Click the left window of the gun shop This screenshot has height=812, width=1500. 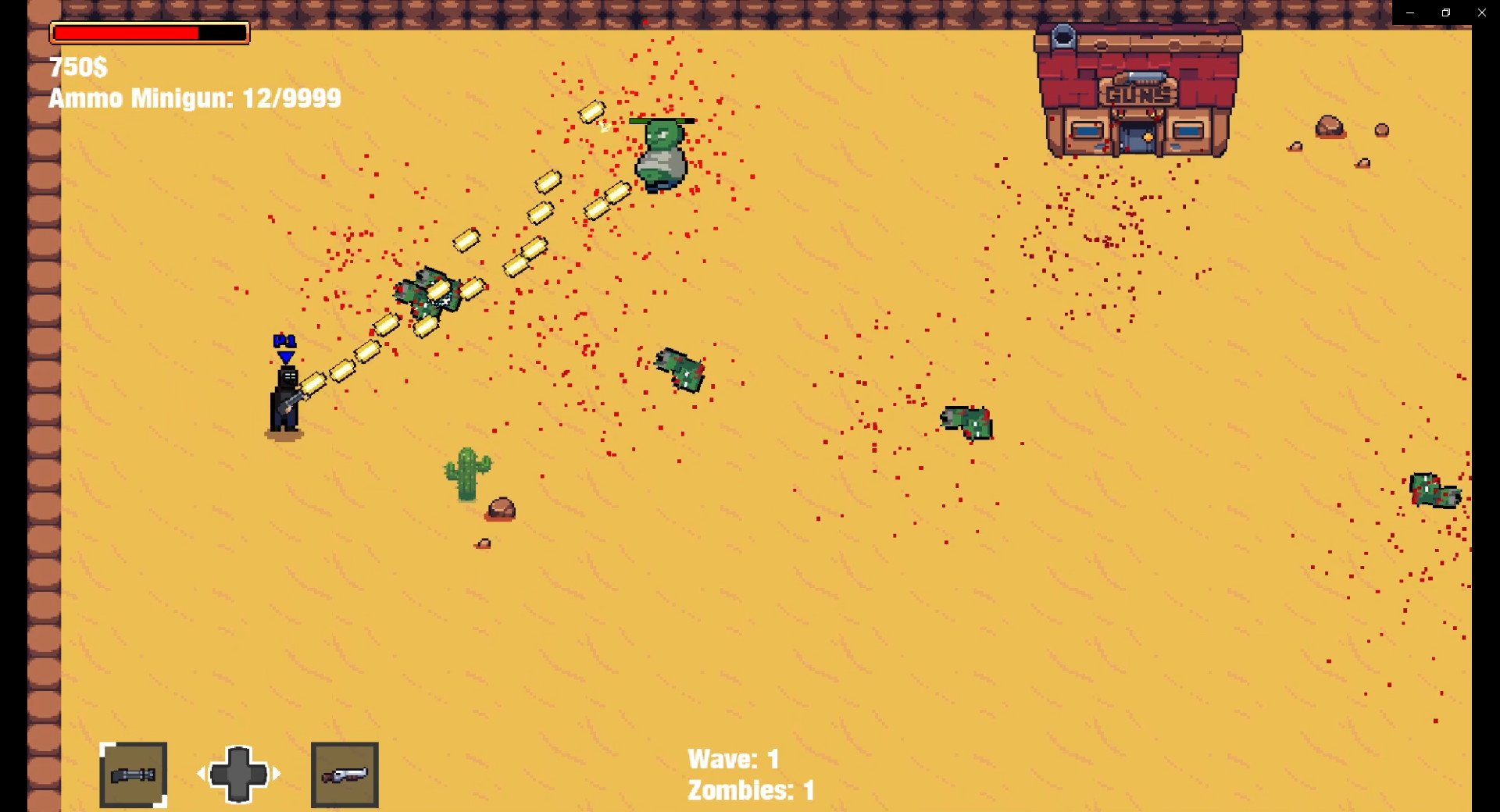[x=1088, y=130]
